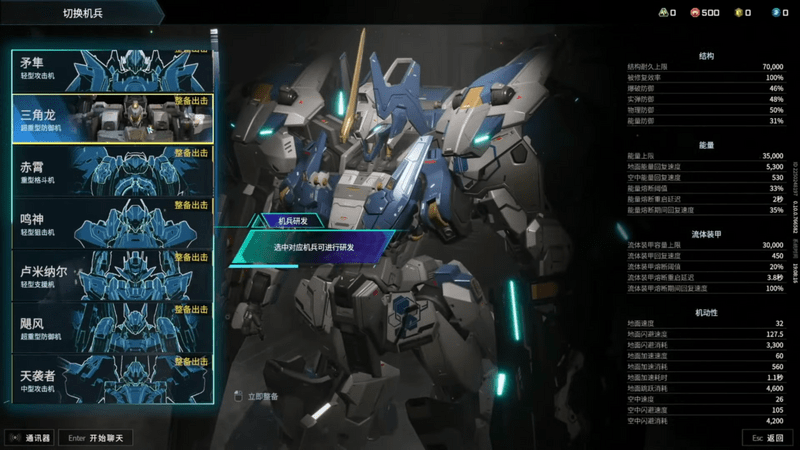Screen dimensions: 800x450
Task: Select the 矛隼 light attack mech
Action: (112, 68)
